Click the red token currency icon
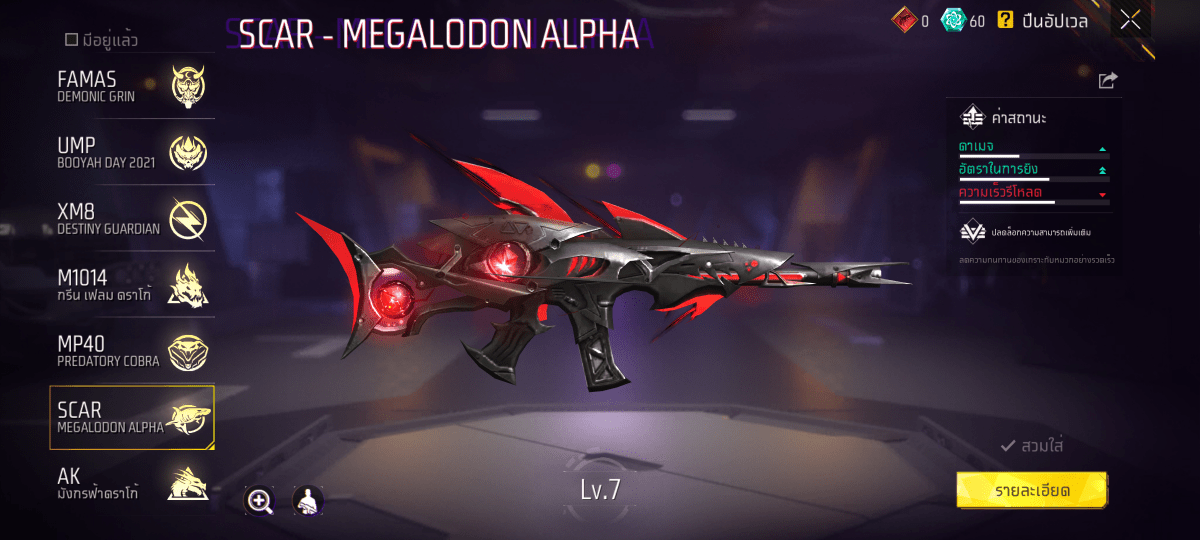 tap(903, 20)
